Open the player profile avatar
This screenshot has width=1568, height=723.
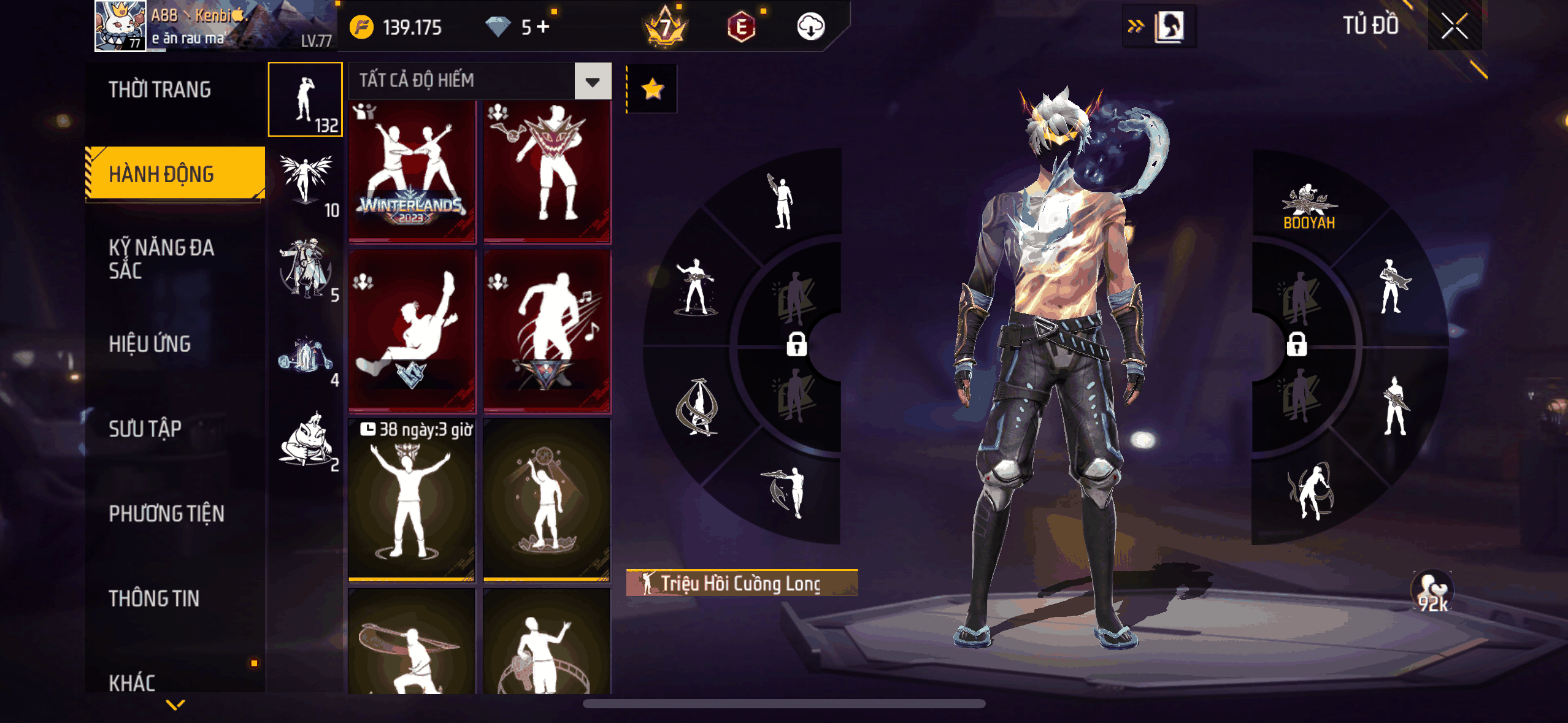(x=120, y=26)
